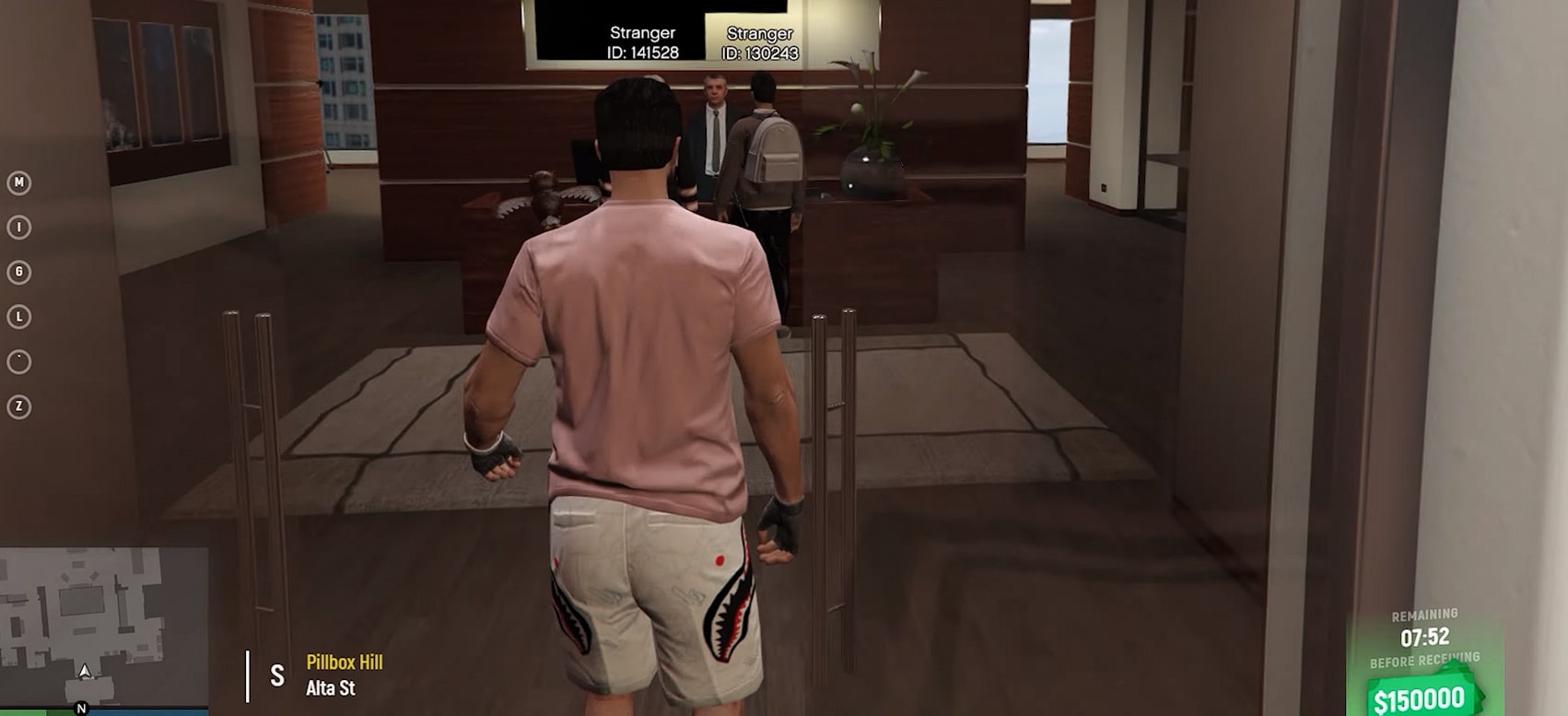Expand the Stranger ID 130243 nameplate
This screenshot has height=716, width=1568.
tap(761, 41)
